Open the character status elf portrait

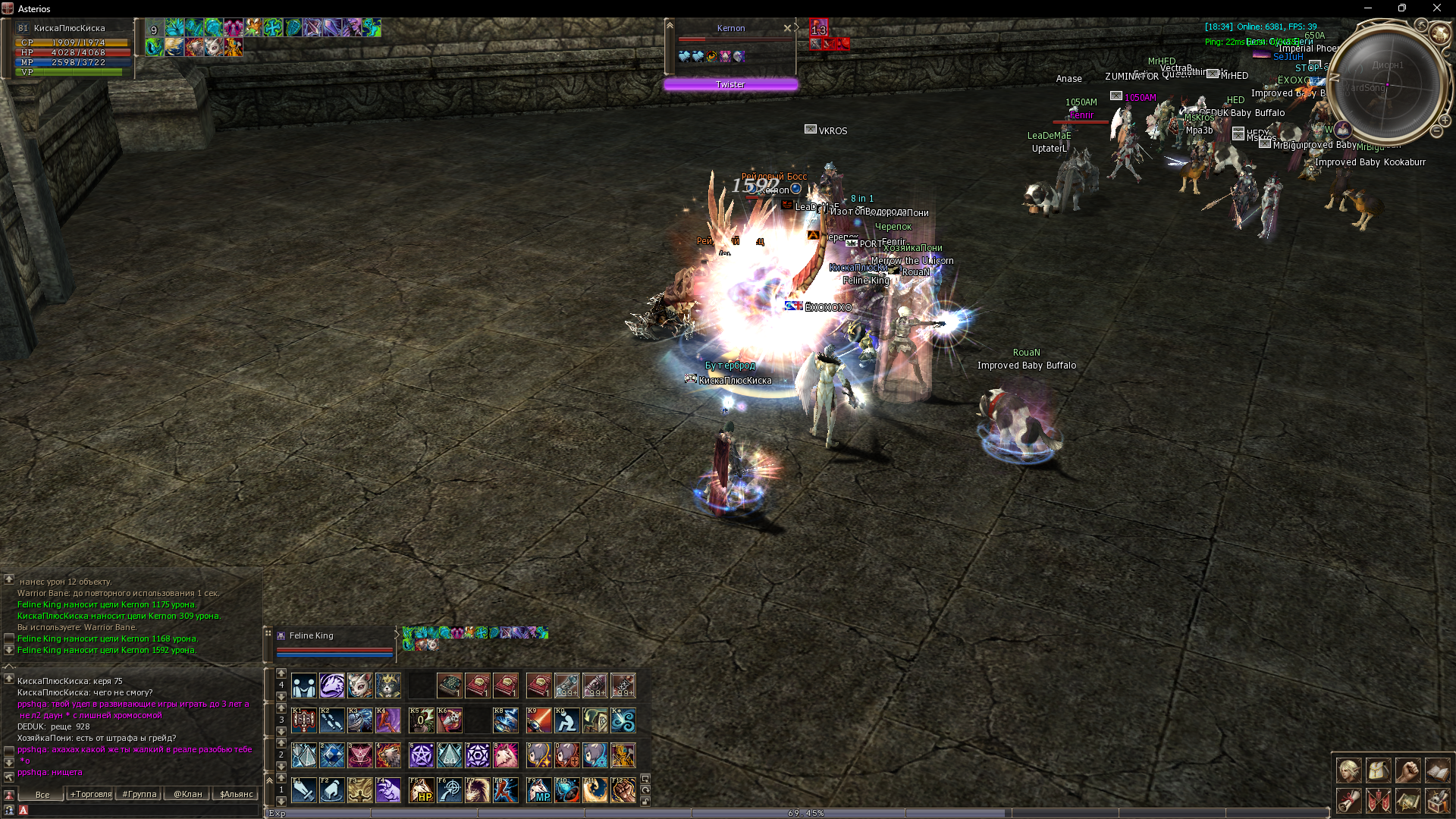click(x=1348, y=770)
